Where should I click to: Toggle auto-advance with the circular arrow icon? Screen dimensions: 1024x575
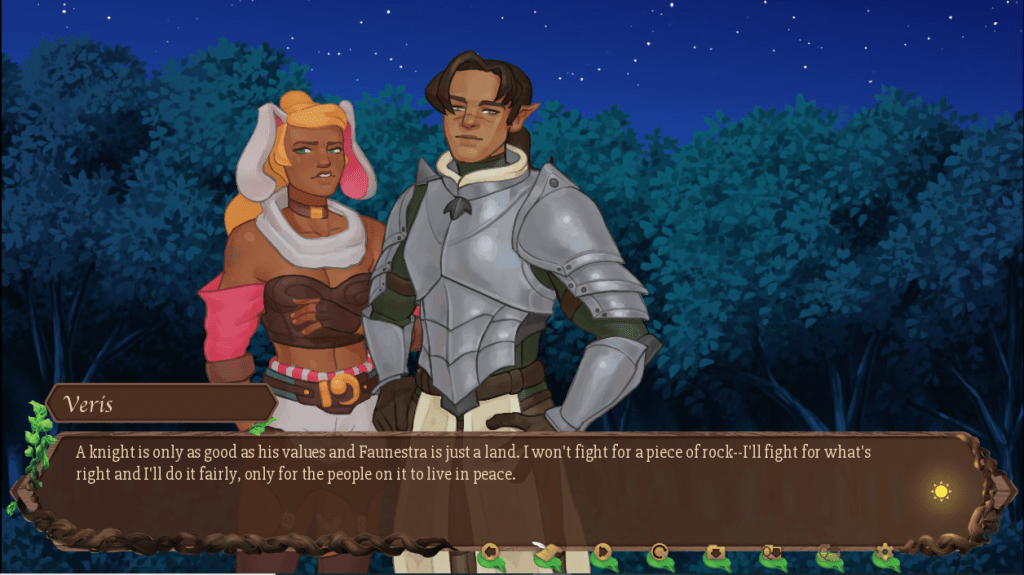click(659, 551)
